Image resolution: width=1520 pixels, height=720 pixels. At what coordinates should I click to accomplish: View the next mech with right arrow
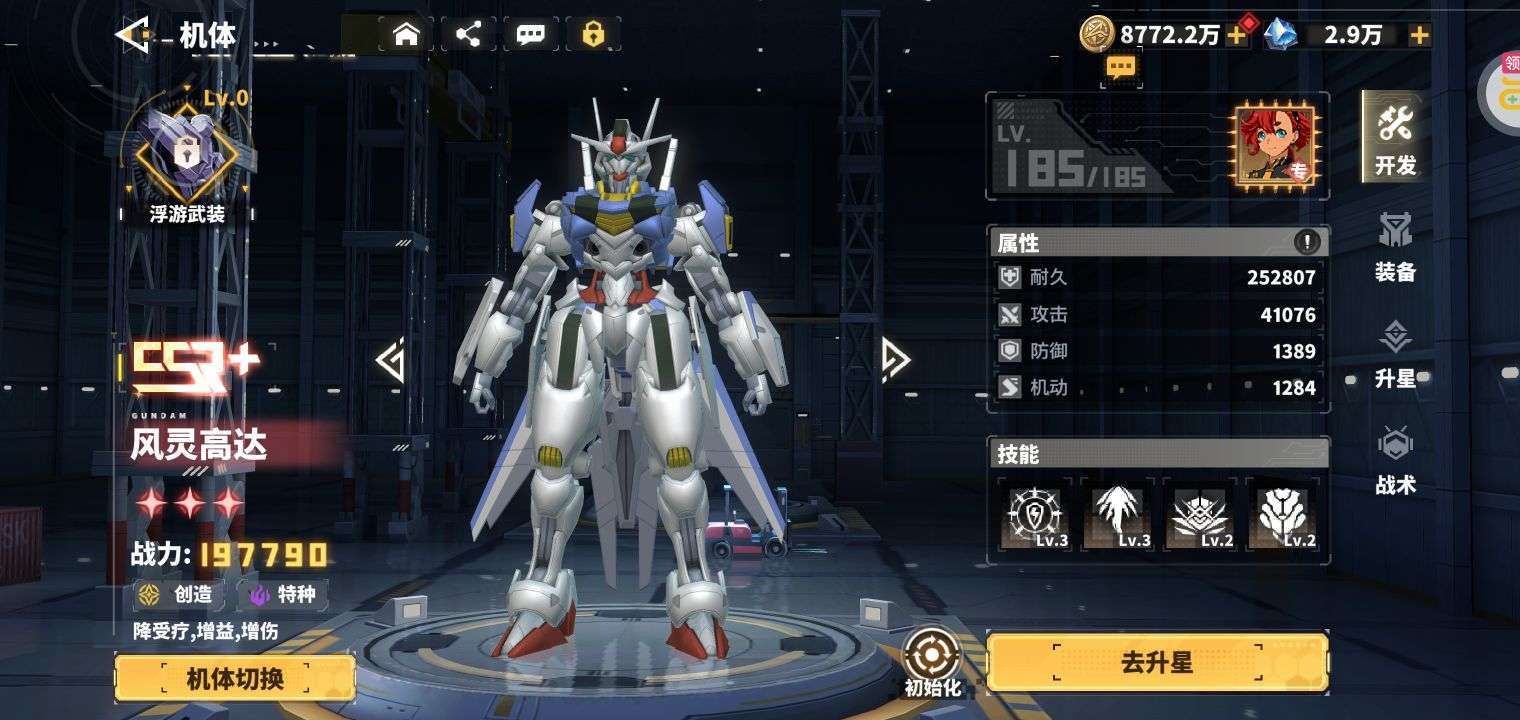895,360
